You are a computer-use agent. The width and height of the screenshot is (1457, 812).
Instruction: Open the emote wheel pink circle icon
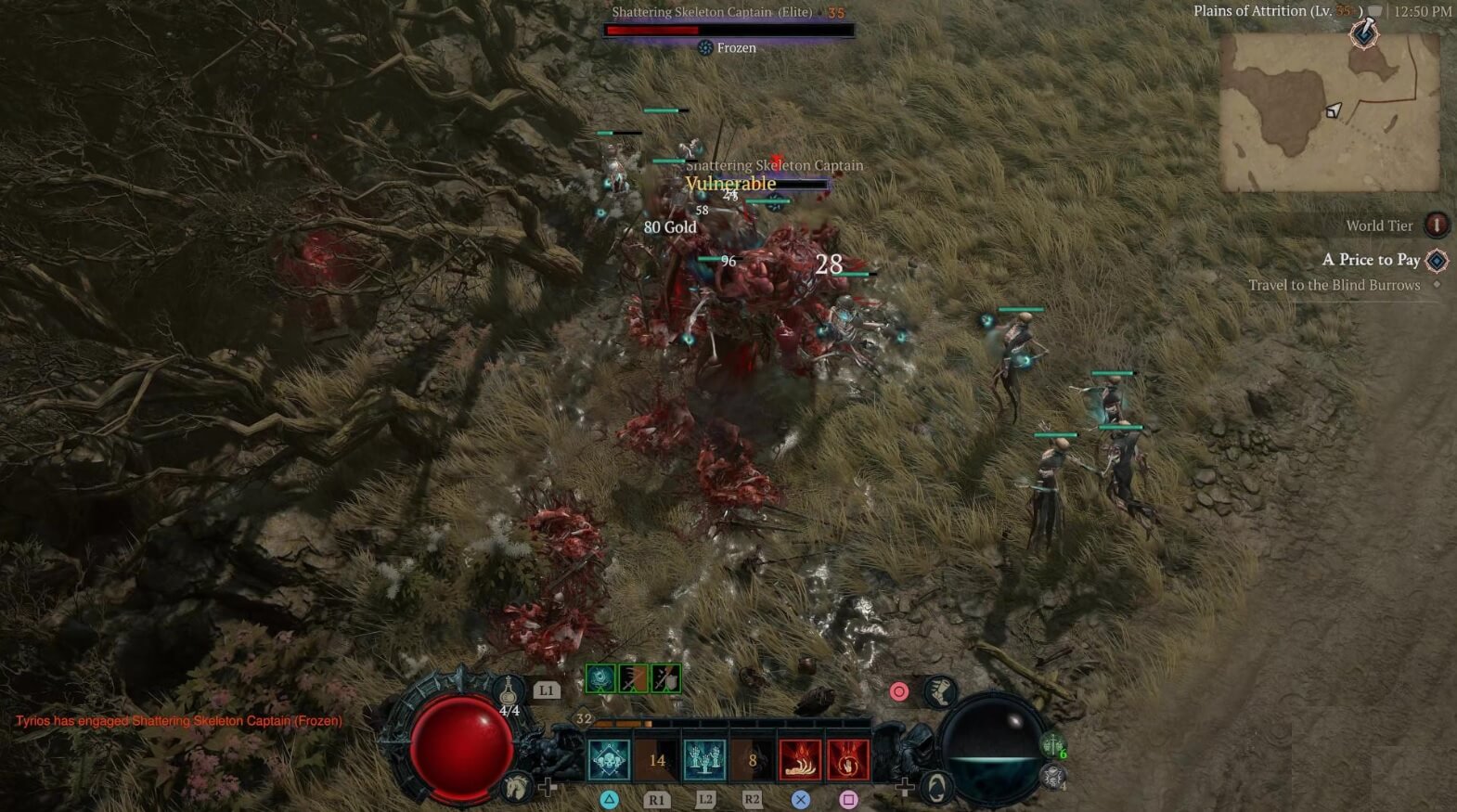coord(898,691)
